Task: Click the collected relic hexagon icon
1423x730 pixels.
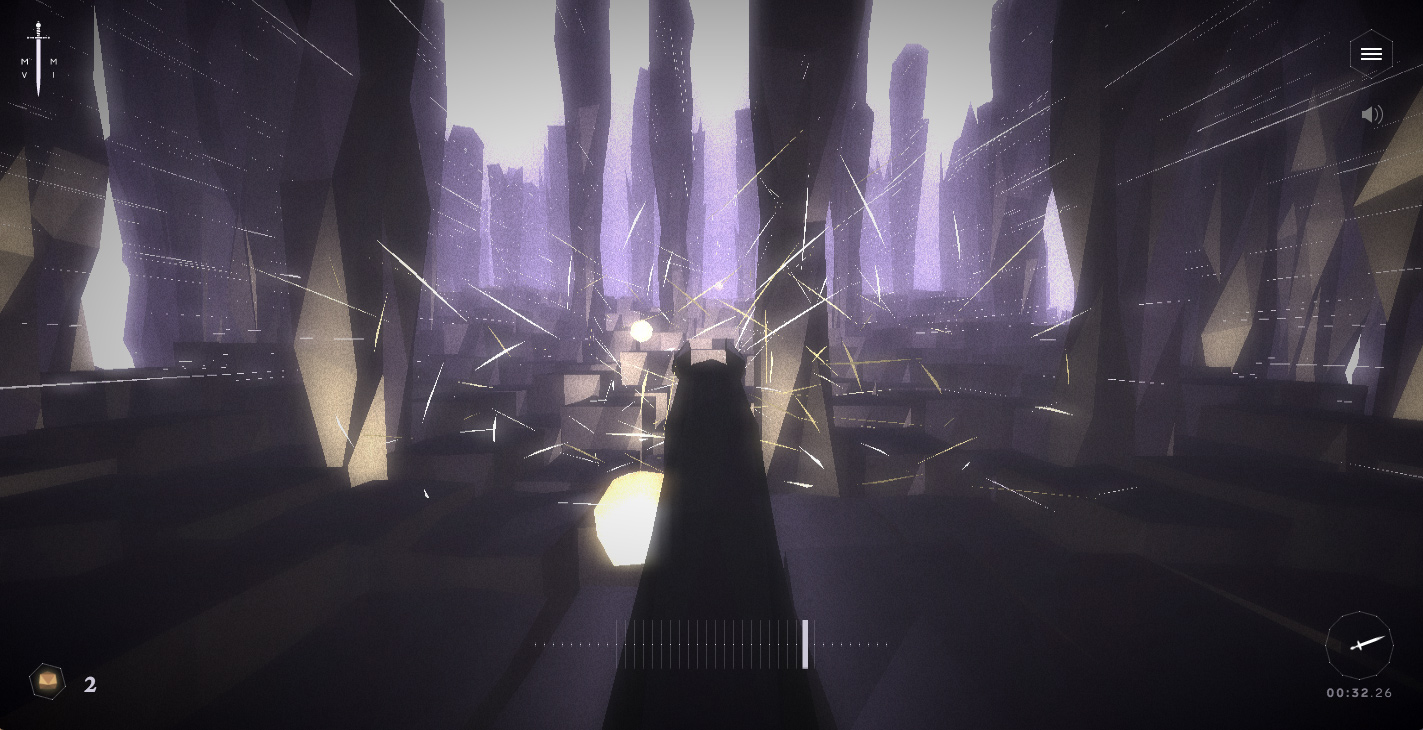Action: [x=47, y=682]
